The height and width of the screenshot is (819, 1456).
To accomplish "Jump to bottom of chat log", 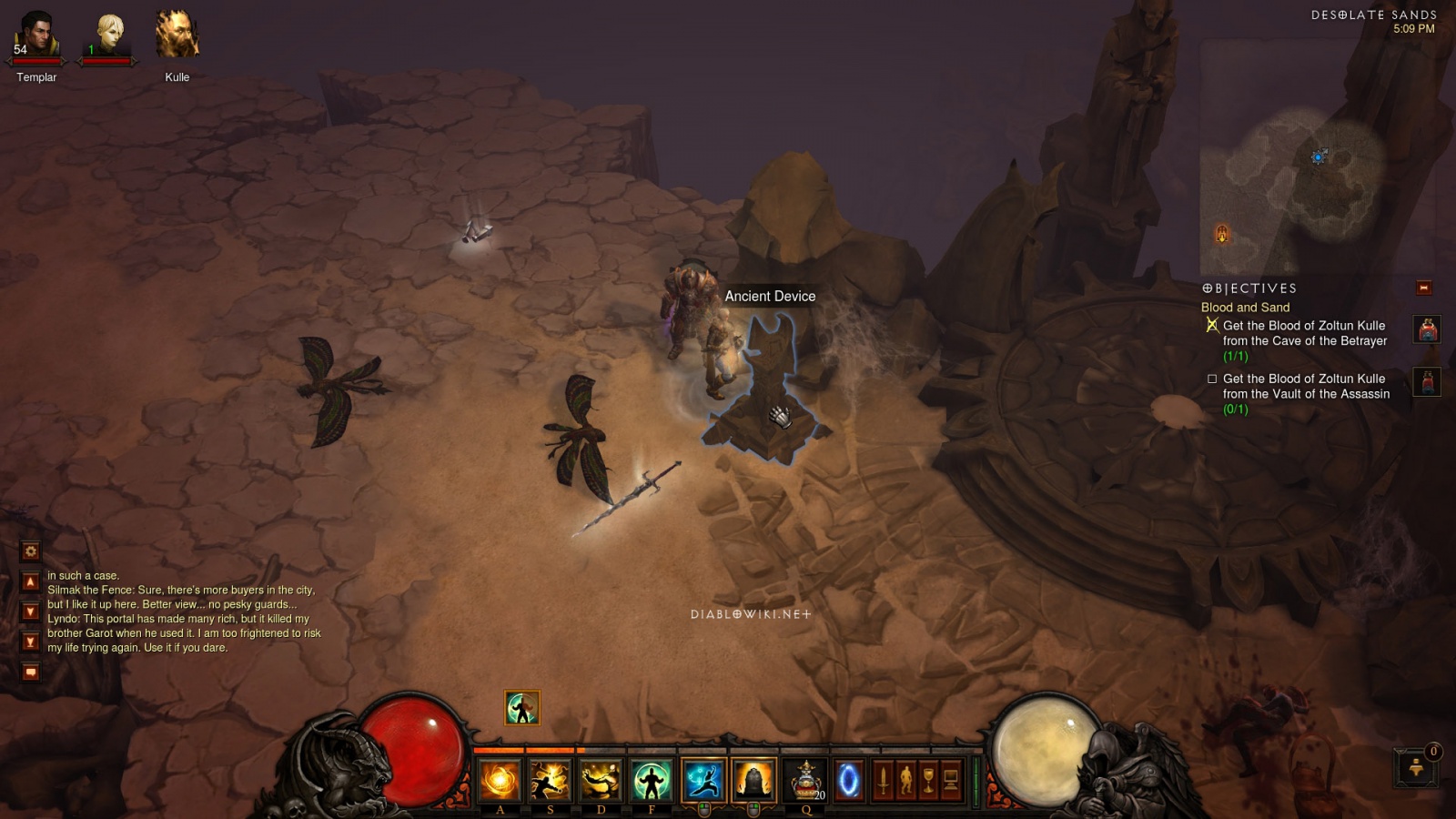I will [x=31, y=642].
